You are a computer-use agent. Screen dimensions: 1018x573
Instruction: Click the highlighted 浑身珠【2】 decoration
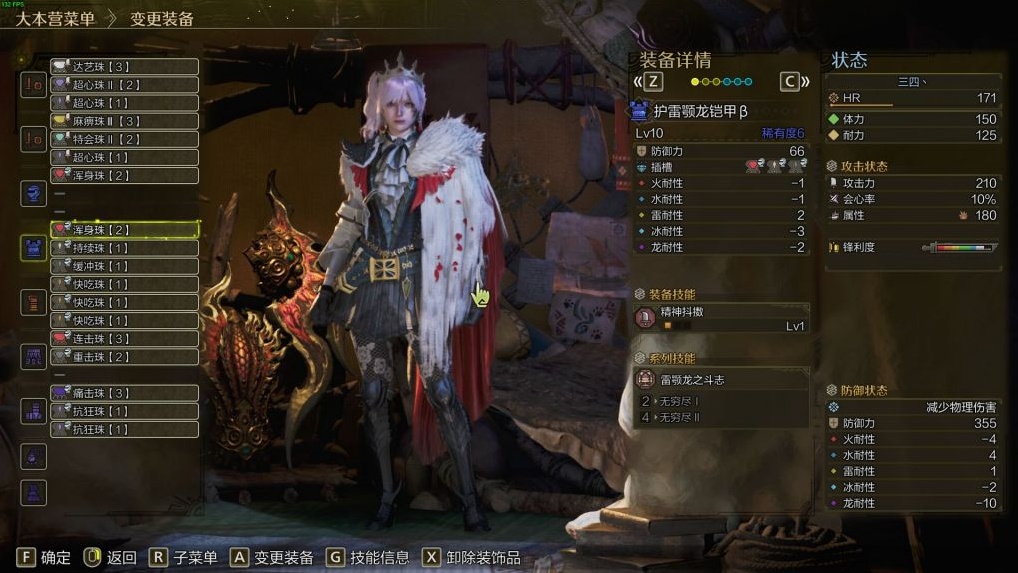click(x=124, y=230)
